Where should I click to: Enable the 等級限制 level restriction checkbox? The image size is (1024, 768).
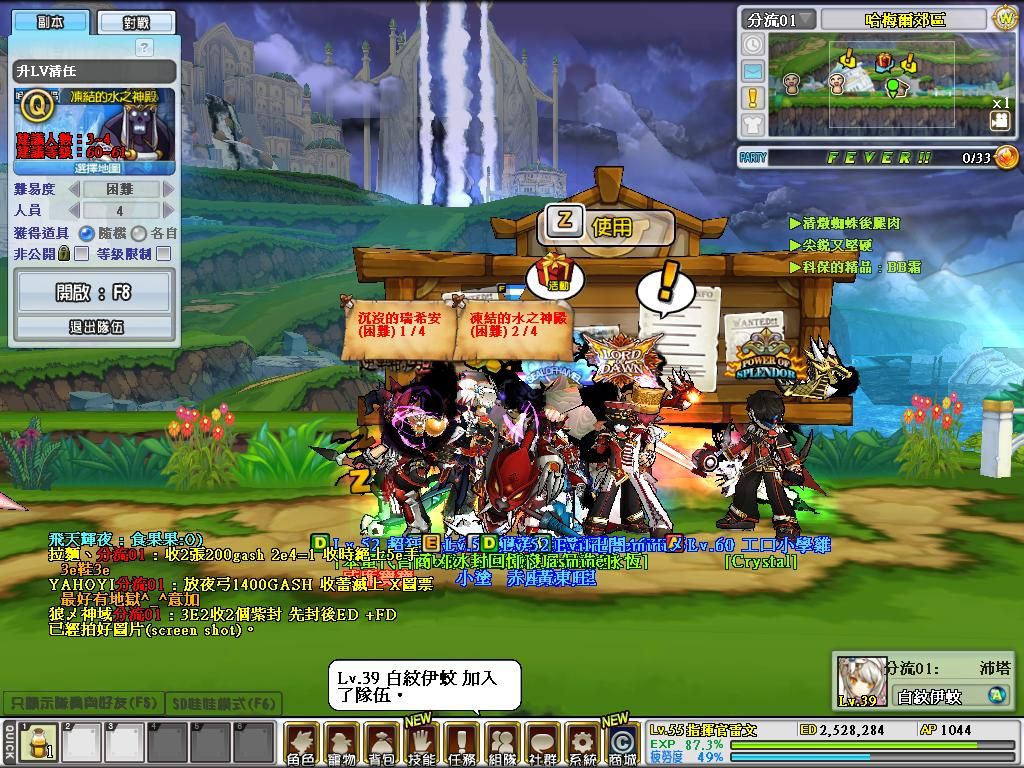tap(164, 254)
